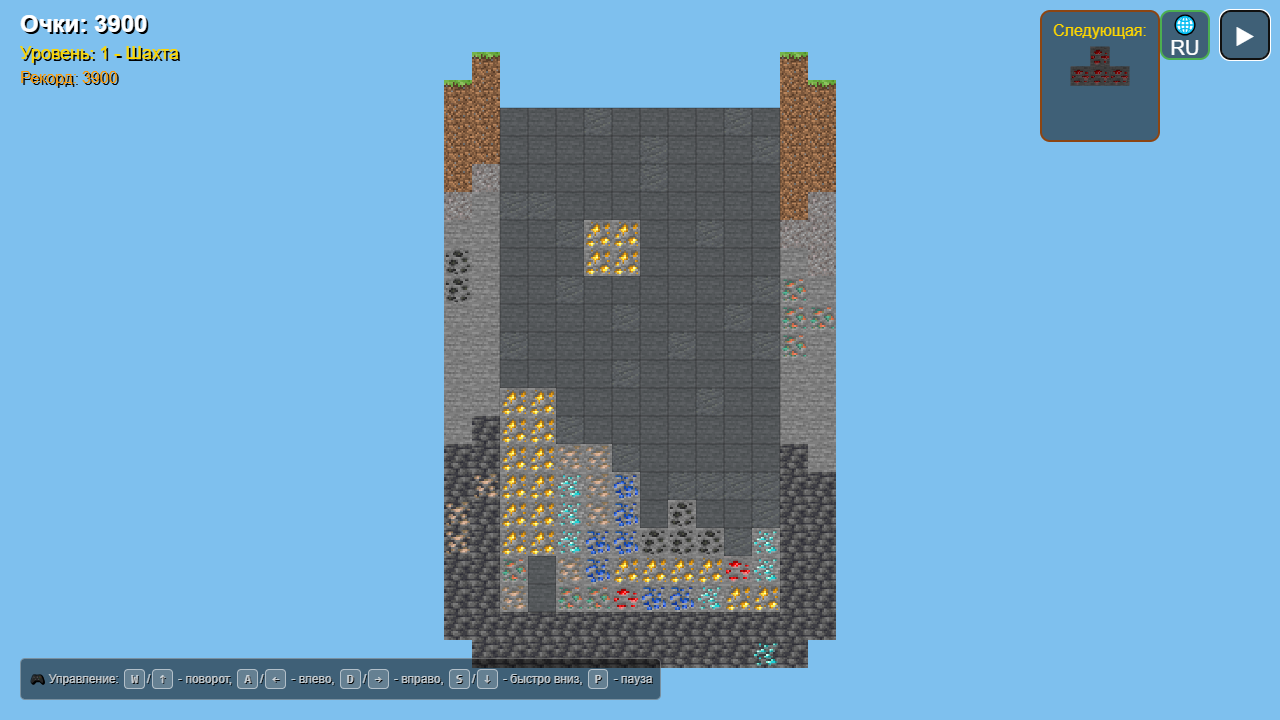Click the W rotation key badge

(133, 678)
